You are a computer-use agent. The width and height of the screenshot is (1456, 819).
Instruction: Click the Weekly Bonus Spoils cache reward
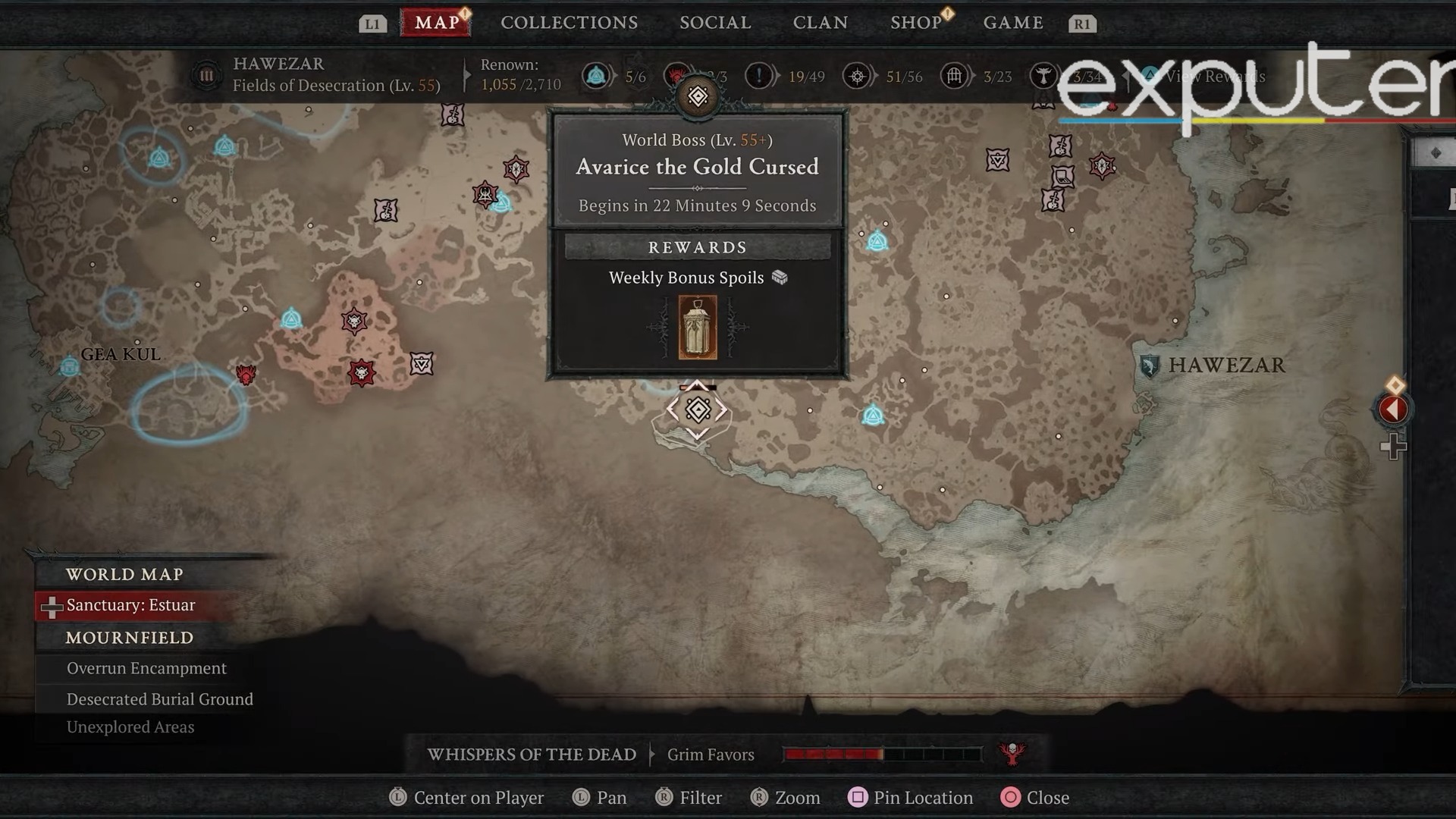(x=696, y=327)
